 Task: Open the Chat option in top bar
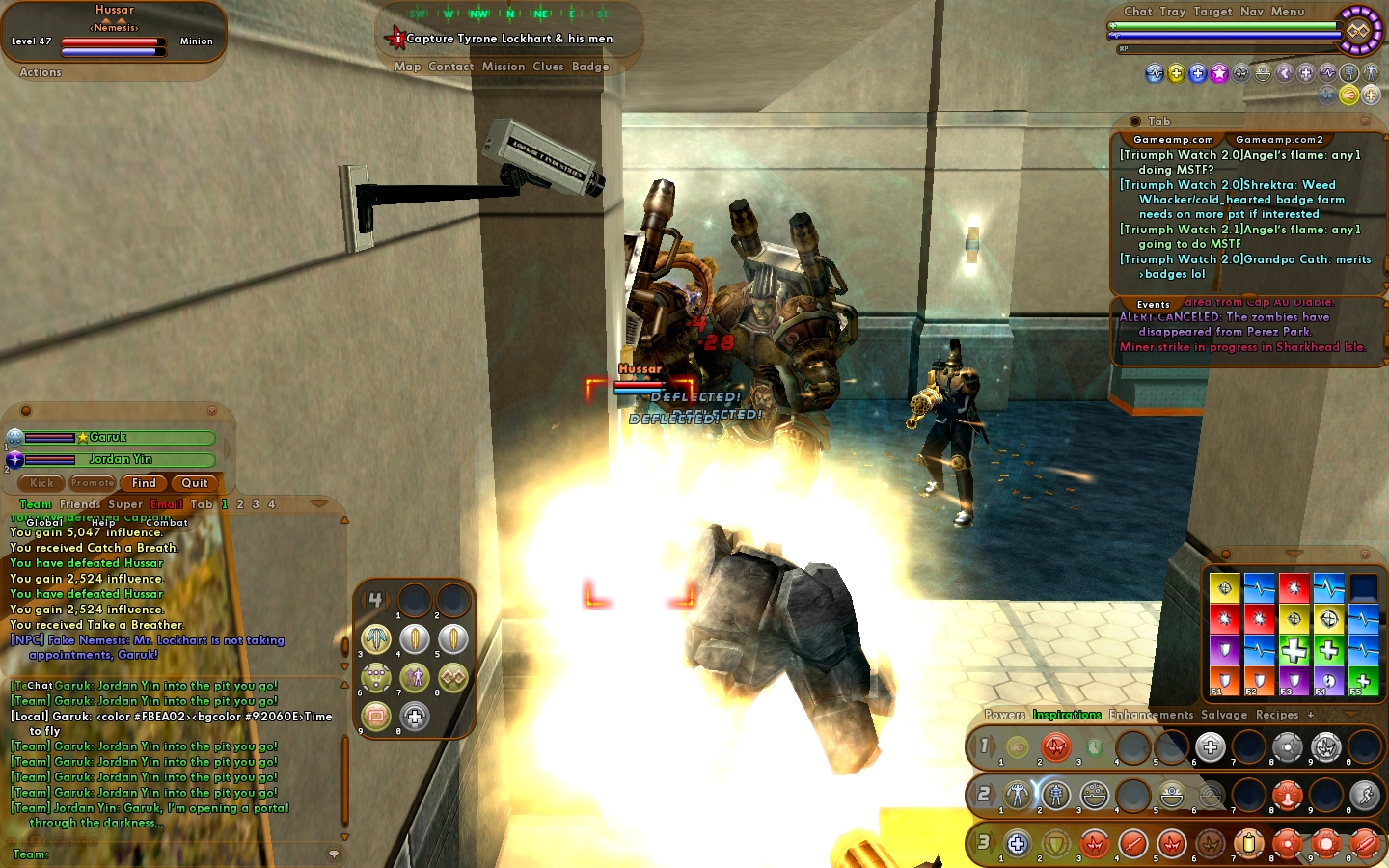(x=1138, y=12)
